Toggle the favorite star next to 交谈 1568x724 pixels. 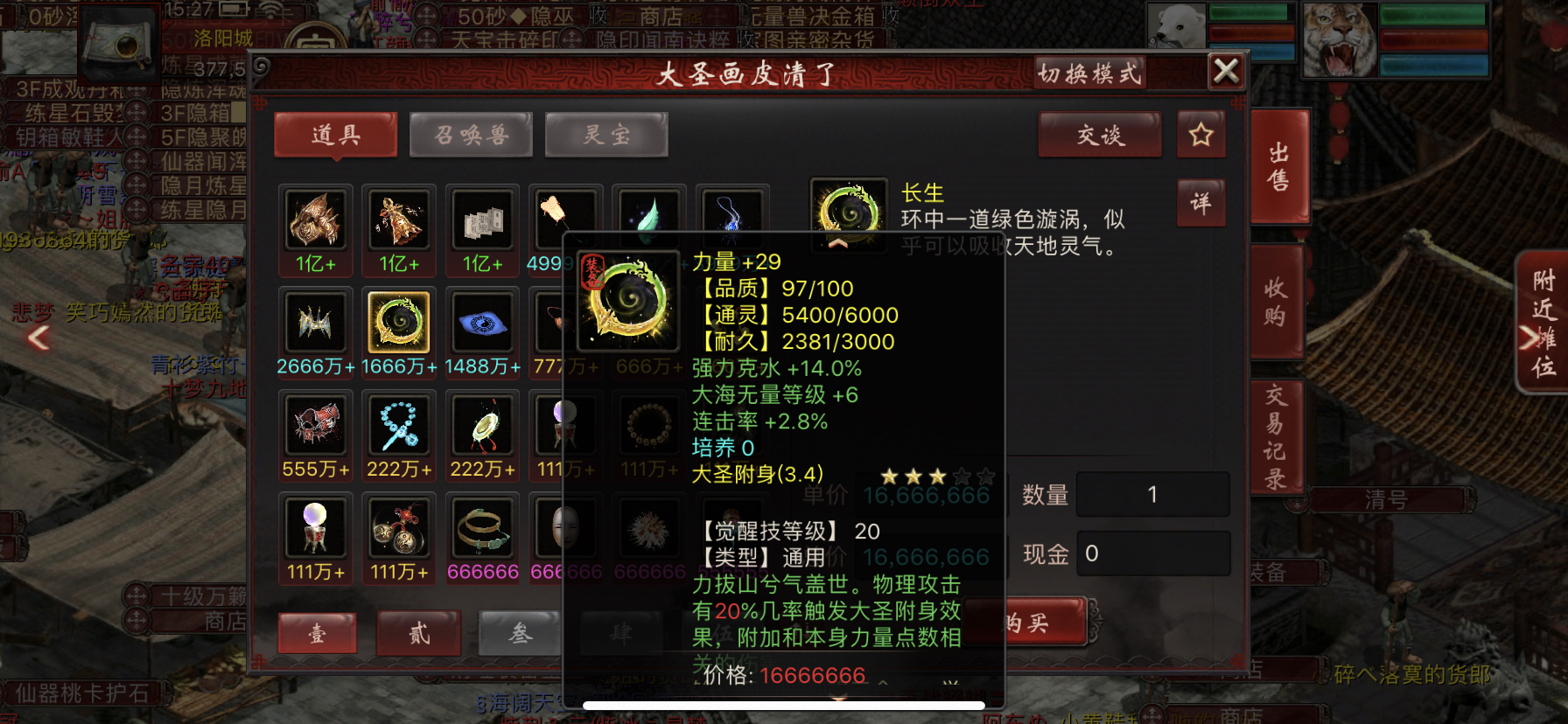(1200, 136)
